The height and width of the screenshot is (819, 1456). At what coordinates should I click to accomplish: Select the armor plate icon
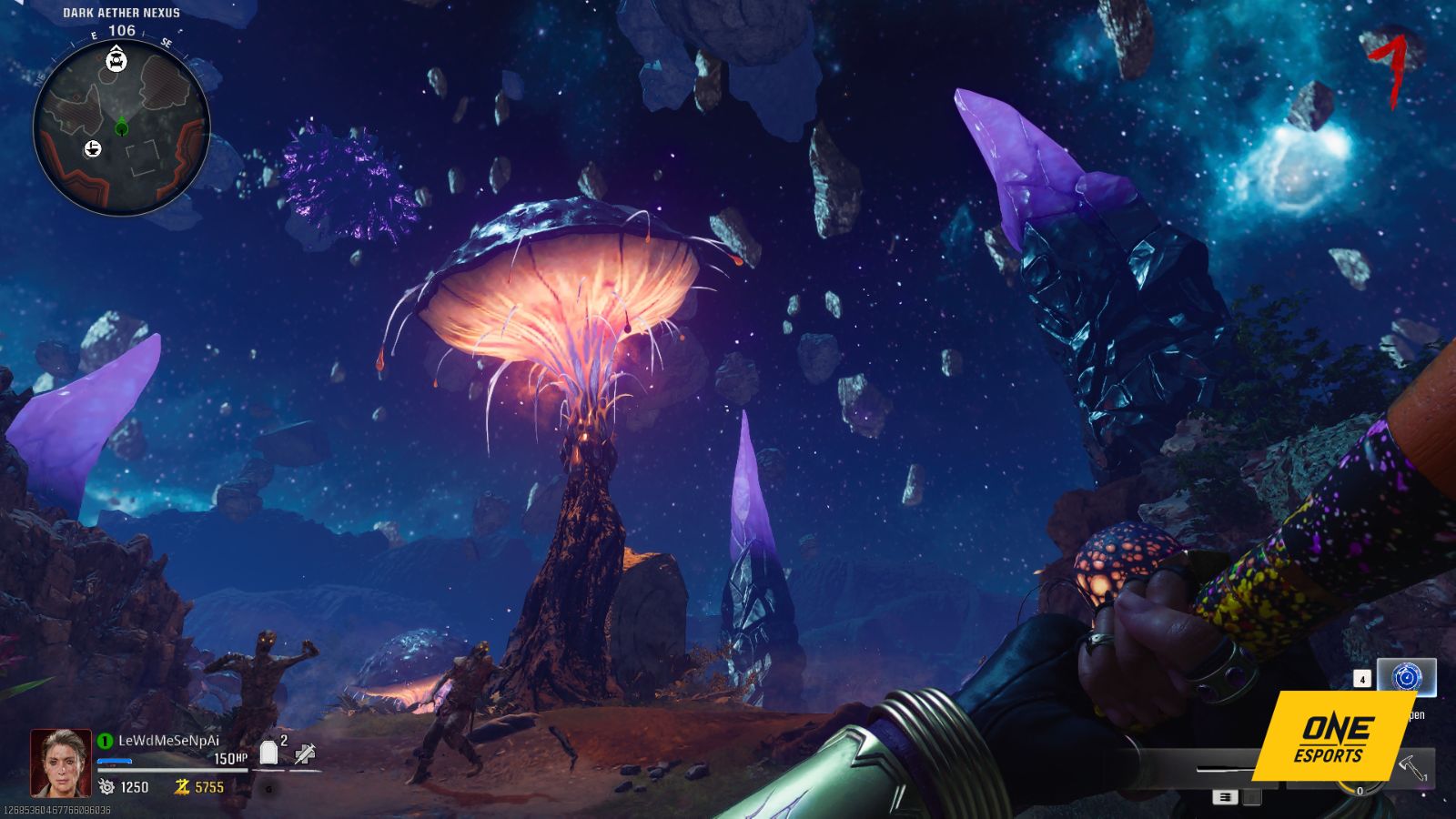(x=268, y=753)
